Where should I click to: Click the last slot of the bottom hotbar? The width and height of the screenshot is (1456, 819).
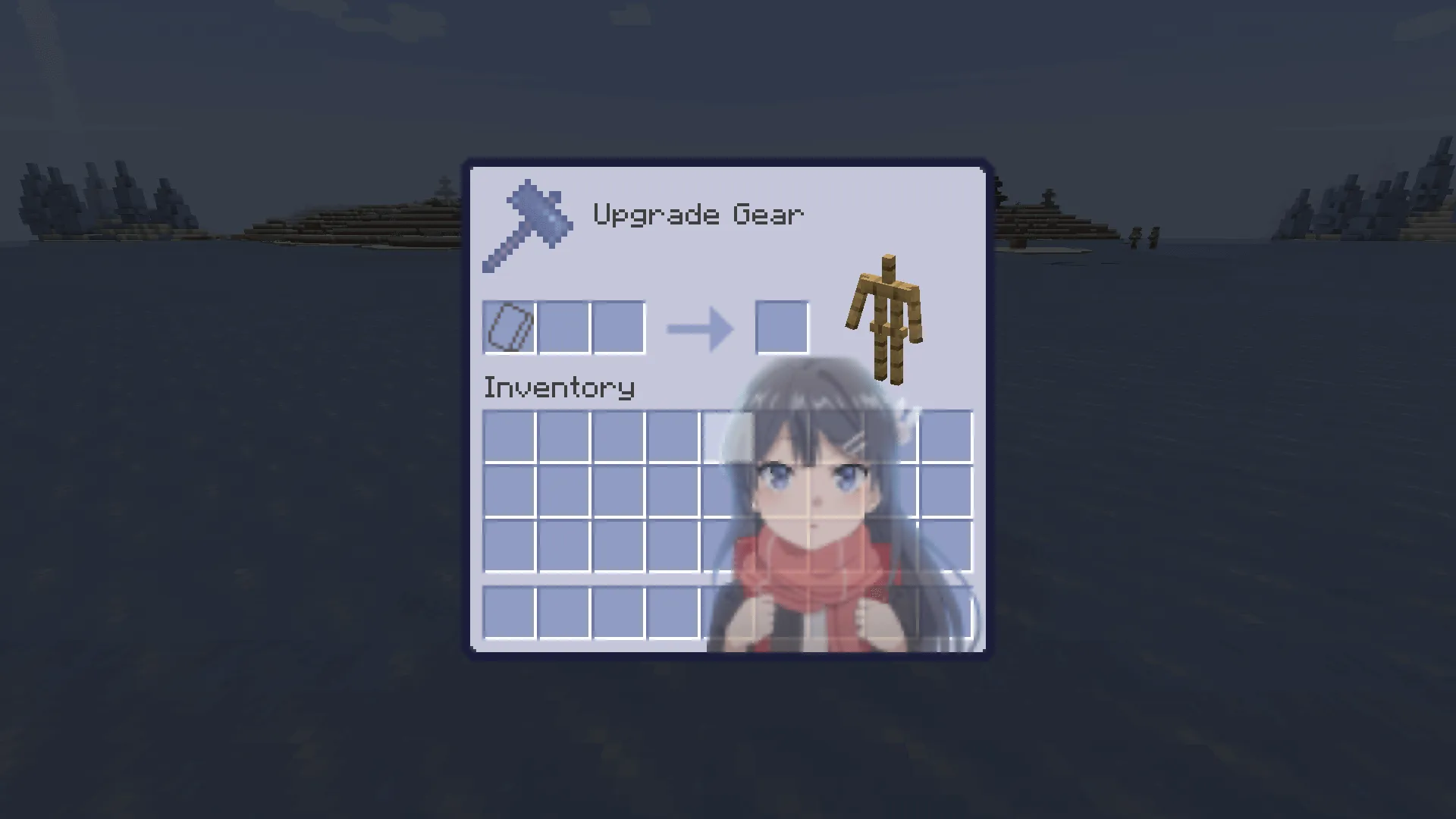coord(946,613)
